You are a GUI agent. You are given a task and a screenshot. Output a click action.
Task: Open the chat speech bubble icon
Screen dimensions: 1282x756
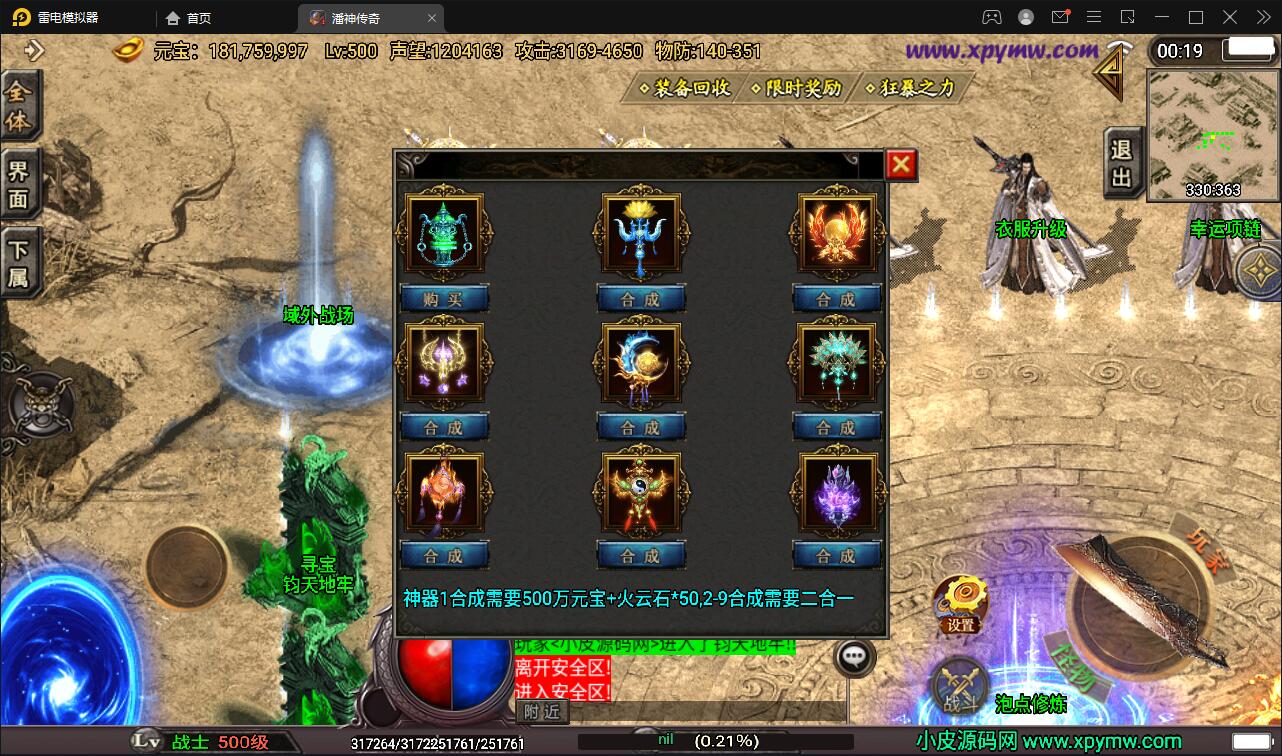tap(853, 657)
